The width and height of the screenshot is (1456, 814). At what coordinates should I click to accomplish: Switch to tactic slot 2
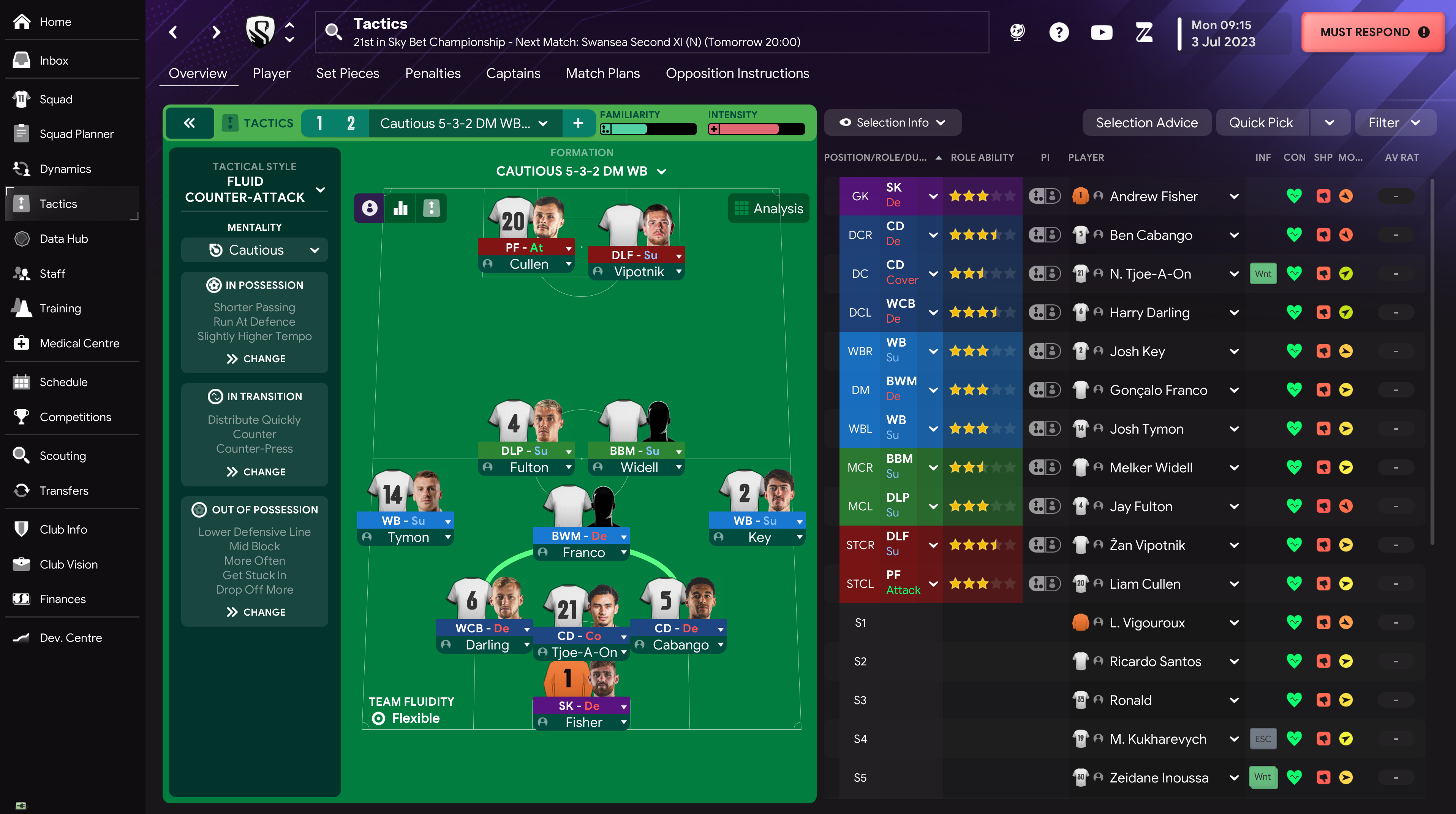point(351,123)
